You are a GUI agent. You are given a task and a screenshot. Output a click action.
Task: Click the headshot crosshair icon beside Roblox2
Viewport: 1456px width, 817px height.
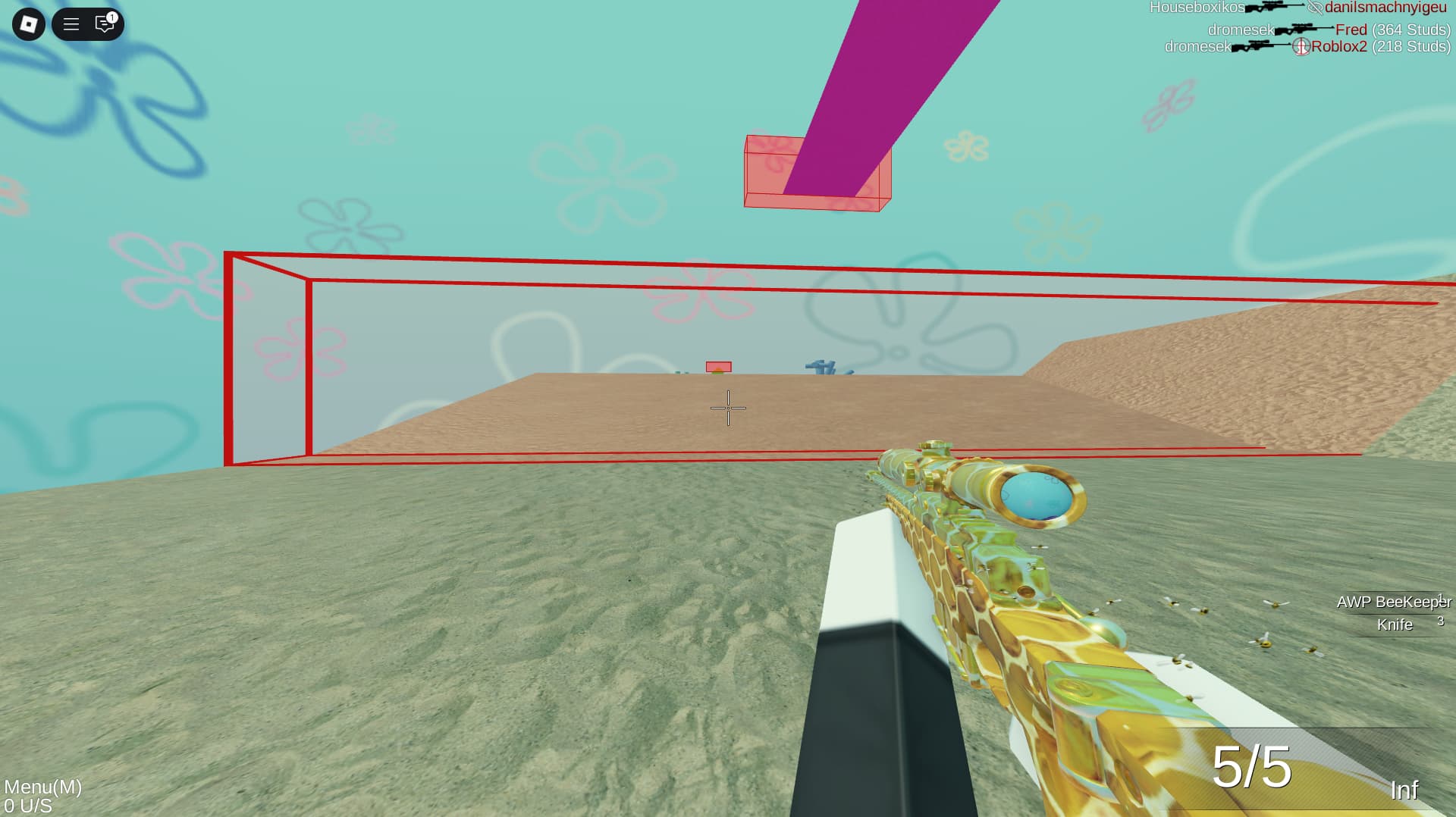click(x=1303, y=46)
